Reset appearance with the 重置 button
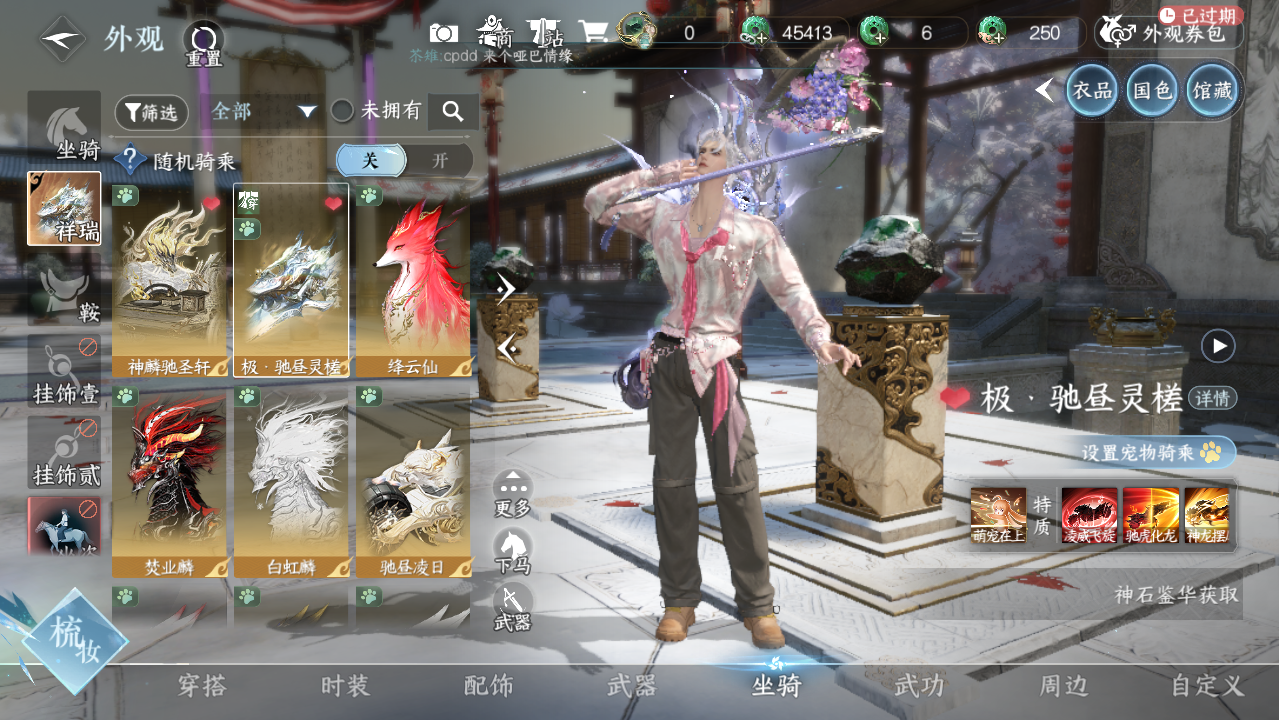Screen dimensions: 1279x720 tap(204, 44)
